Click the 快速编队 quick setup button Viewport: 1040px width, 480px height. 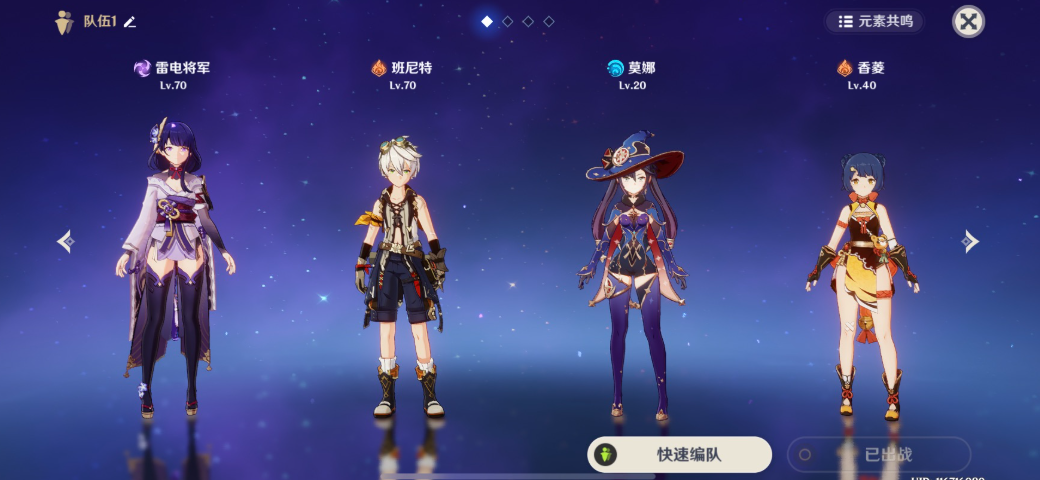[x=679, y=454]
